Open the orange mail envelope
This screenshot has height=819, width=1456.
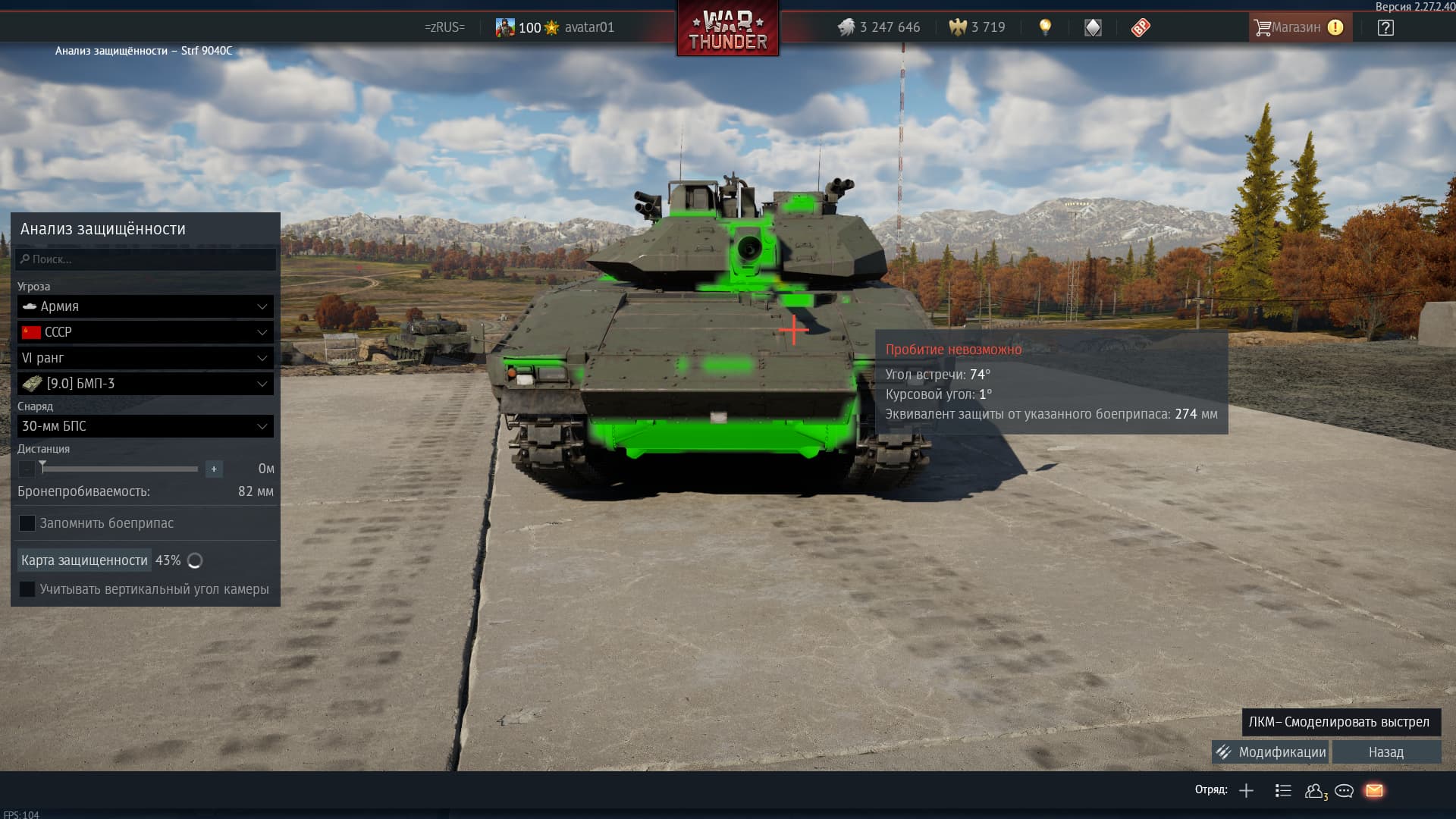1374,791
